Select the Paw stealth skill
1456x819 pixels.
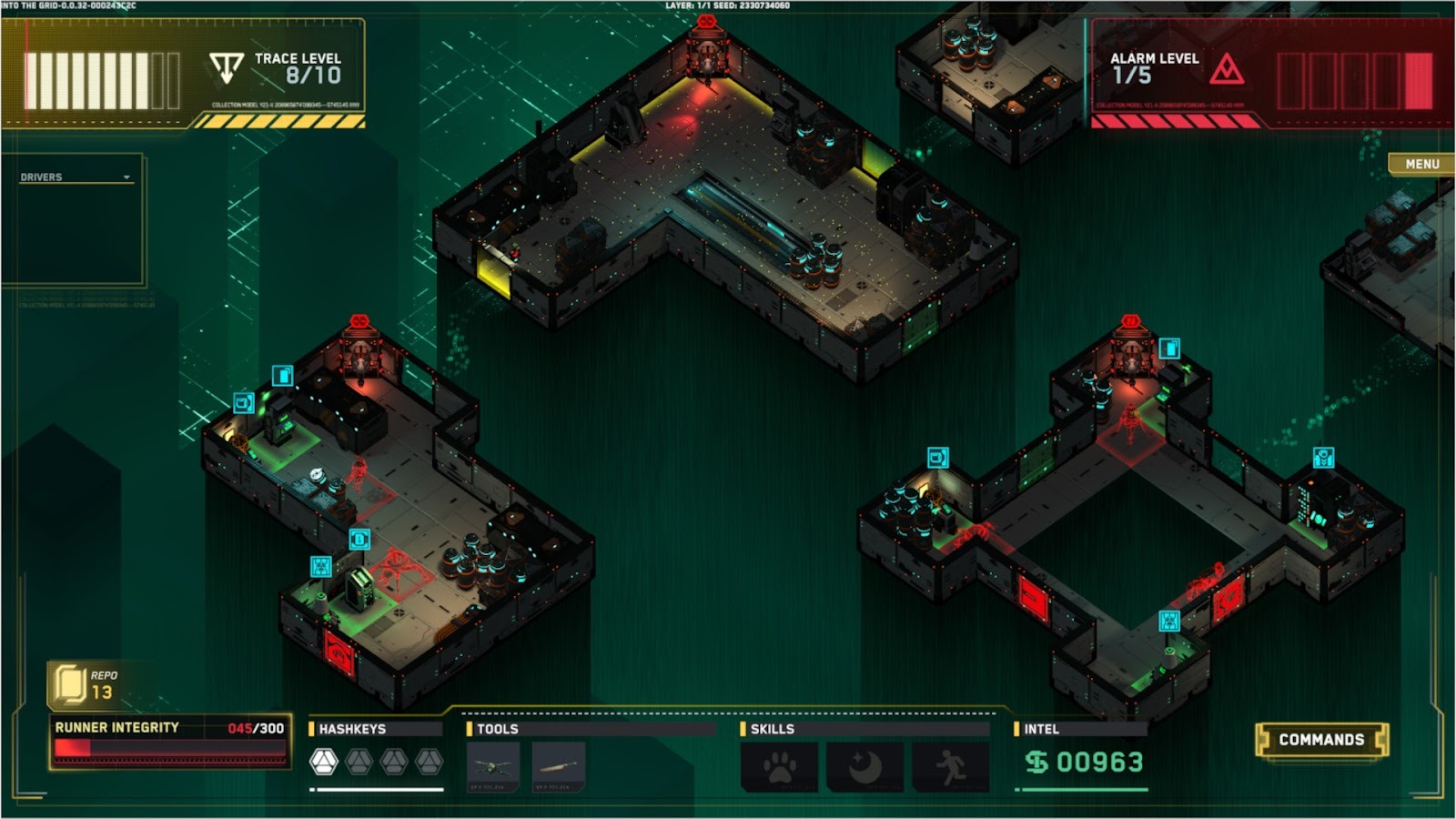point(778,764)
